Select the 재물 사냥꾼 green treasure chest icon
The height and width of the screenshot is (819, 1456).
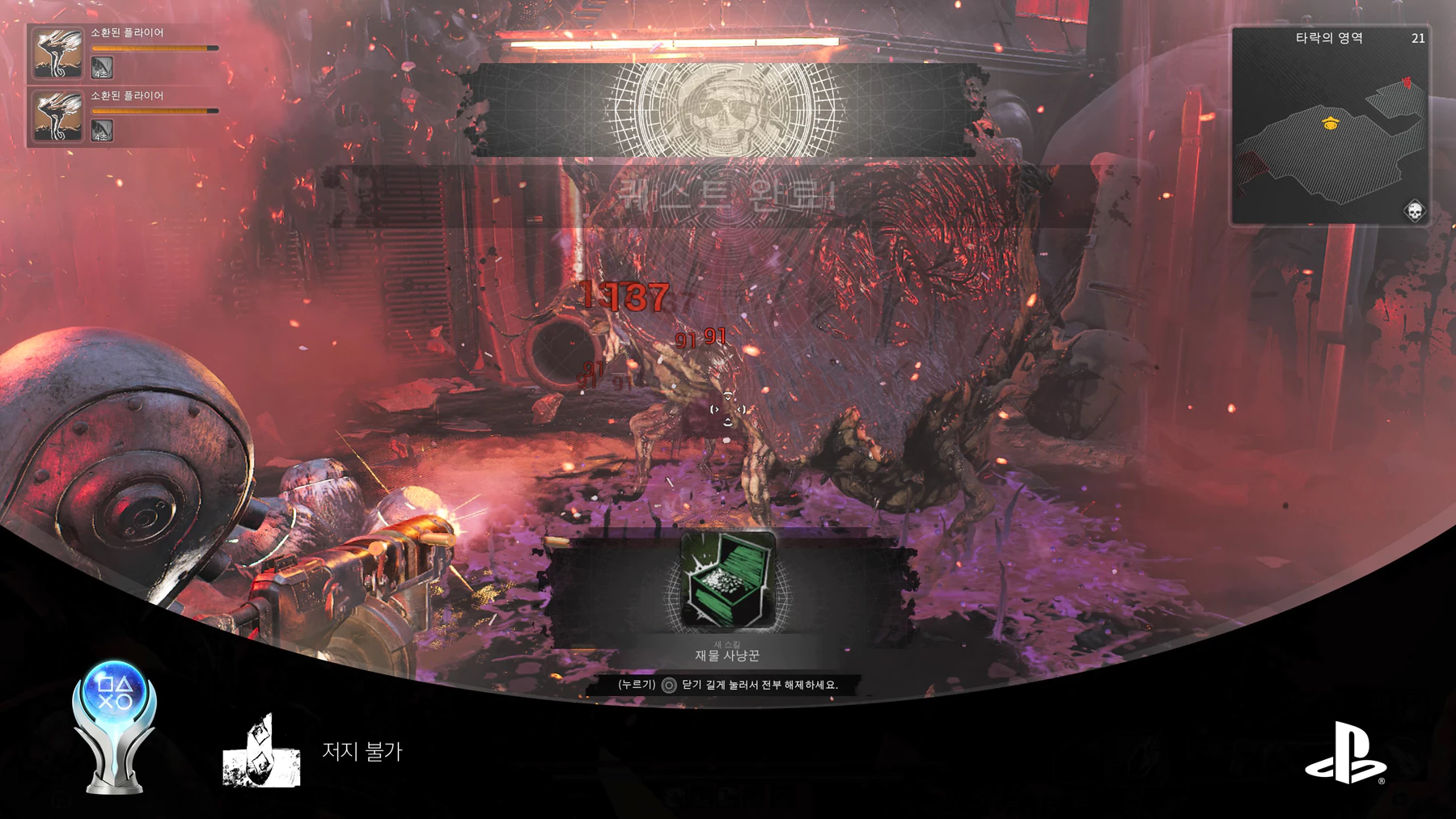tap(728, 580)
